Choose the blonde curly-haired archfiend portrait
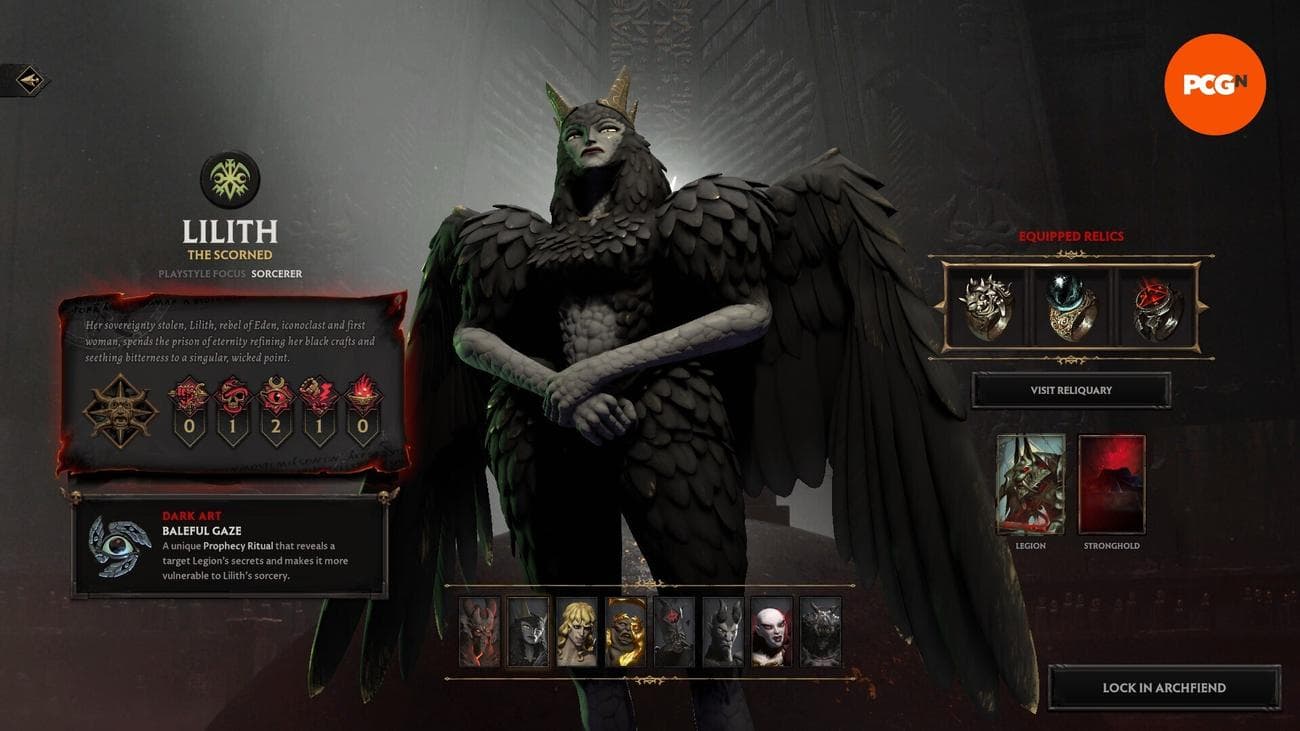The image size is (1300, 731). tap(577, 632)
